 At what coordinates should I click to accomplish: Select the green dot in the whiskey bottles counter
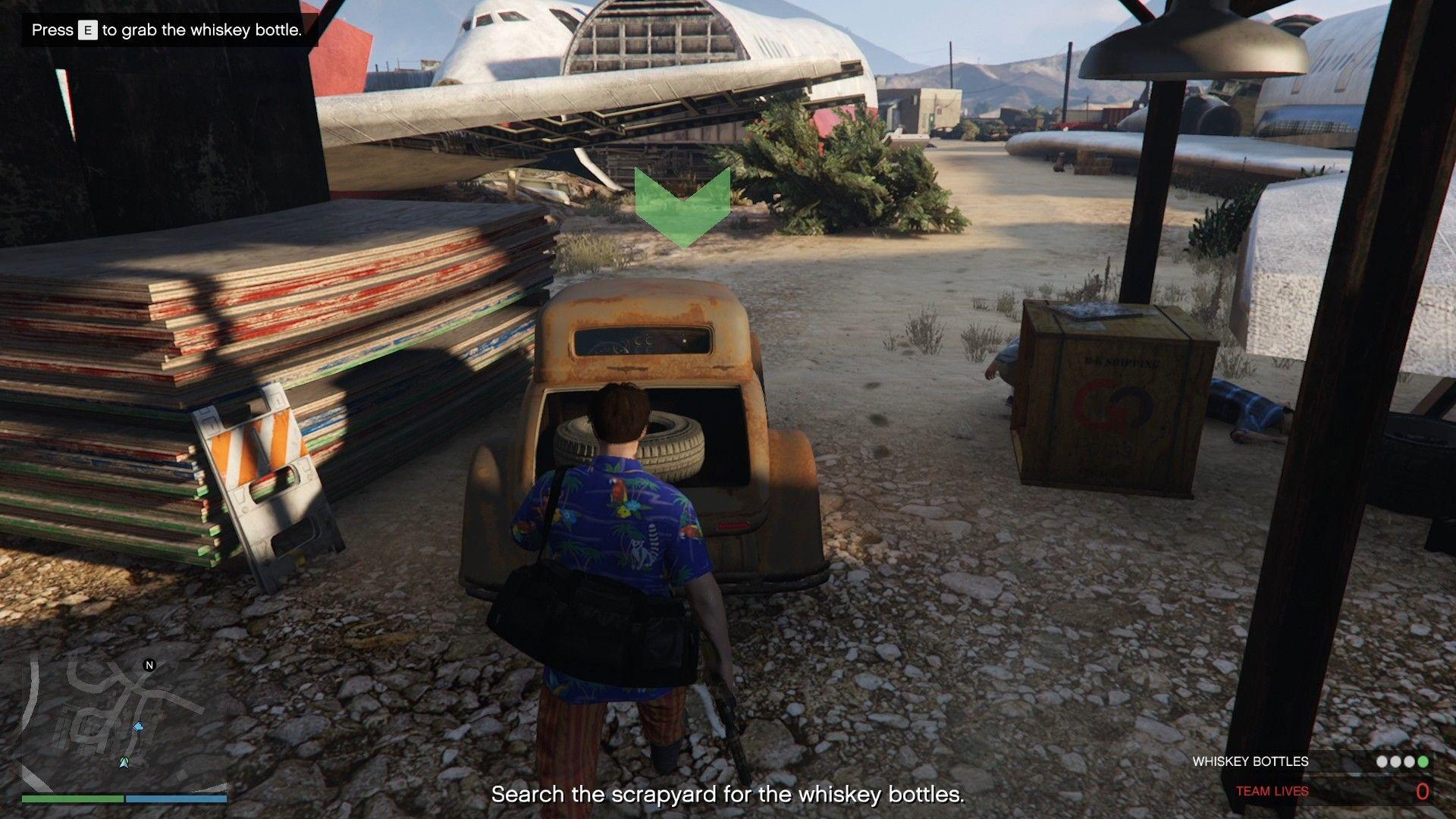(x=1421, y=761)
